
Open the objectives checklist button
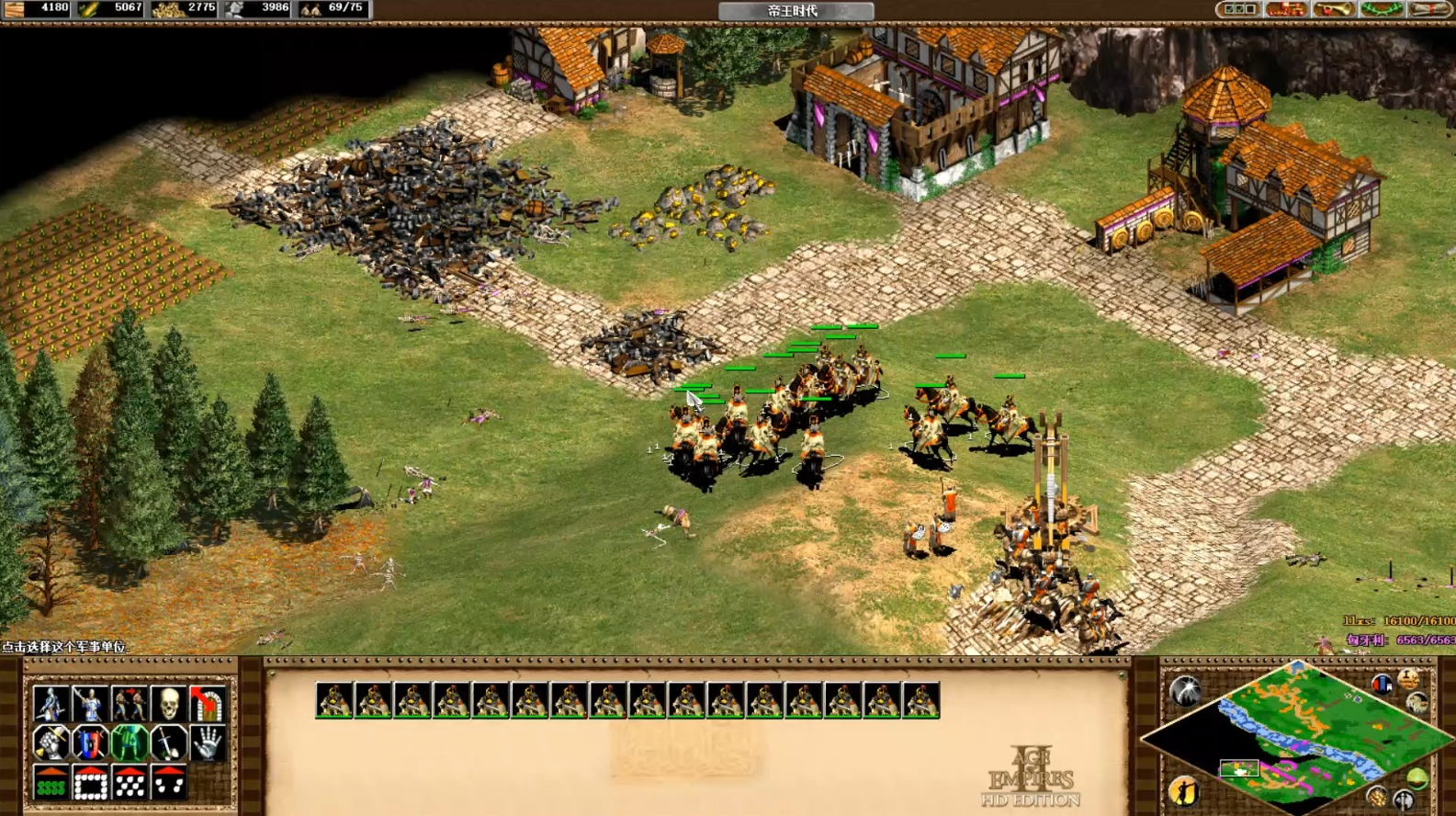(1237, 10)
